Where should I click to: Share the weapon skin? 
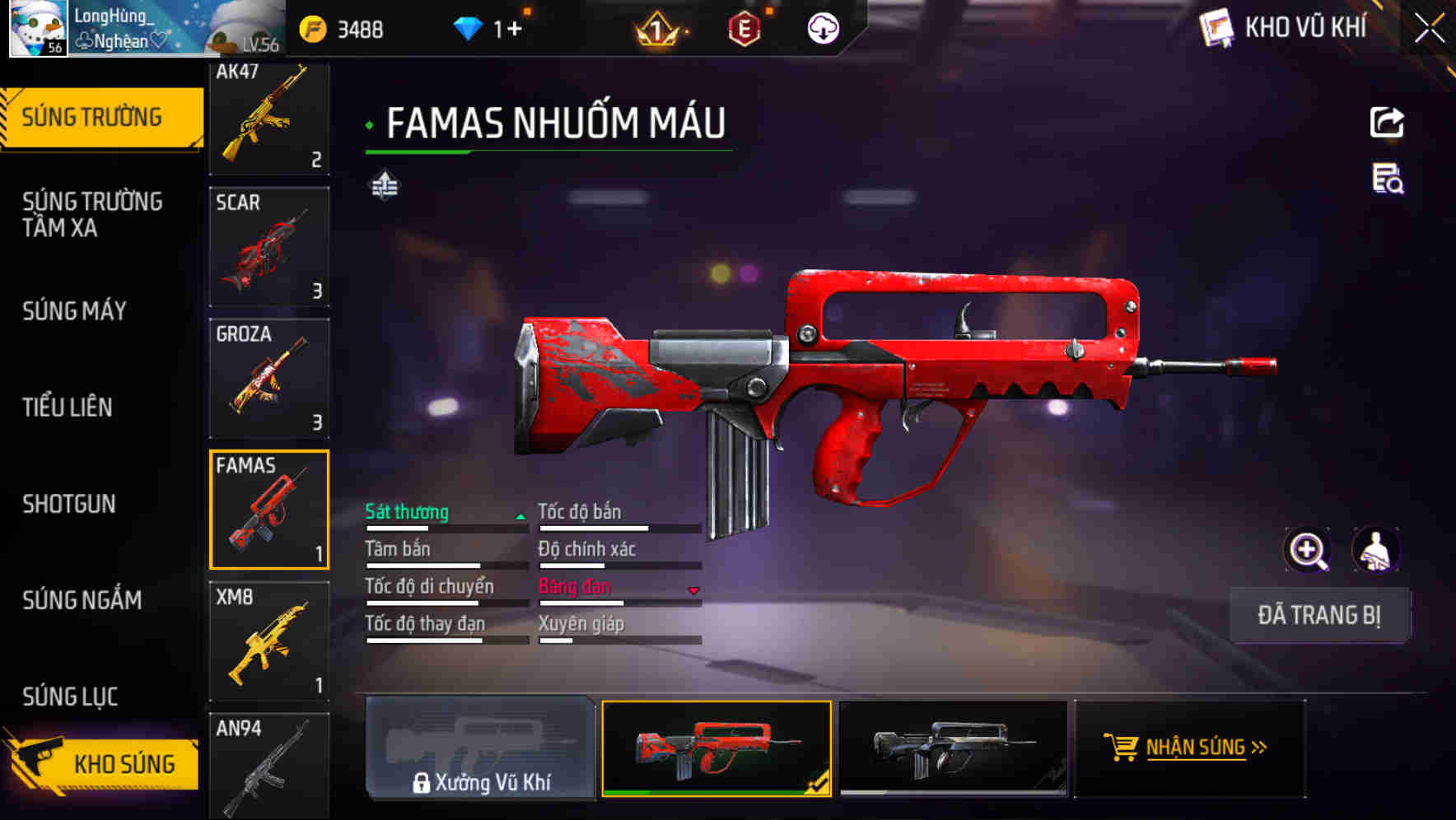coord(1387,123)
